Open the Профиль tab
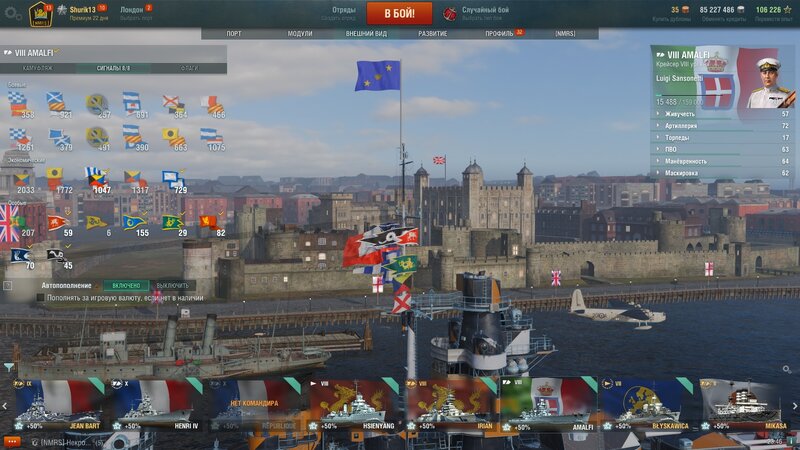Screen dimensions: 800x450 (499, 33)
